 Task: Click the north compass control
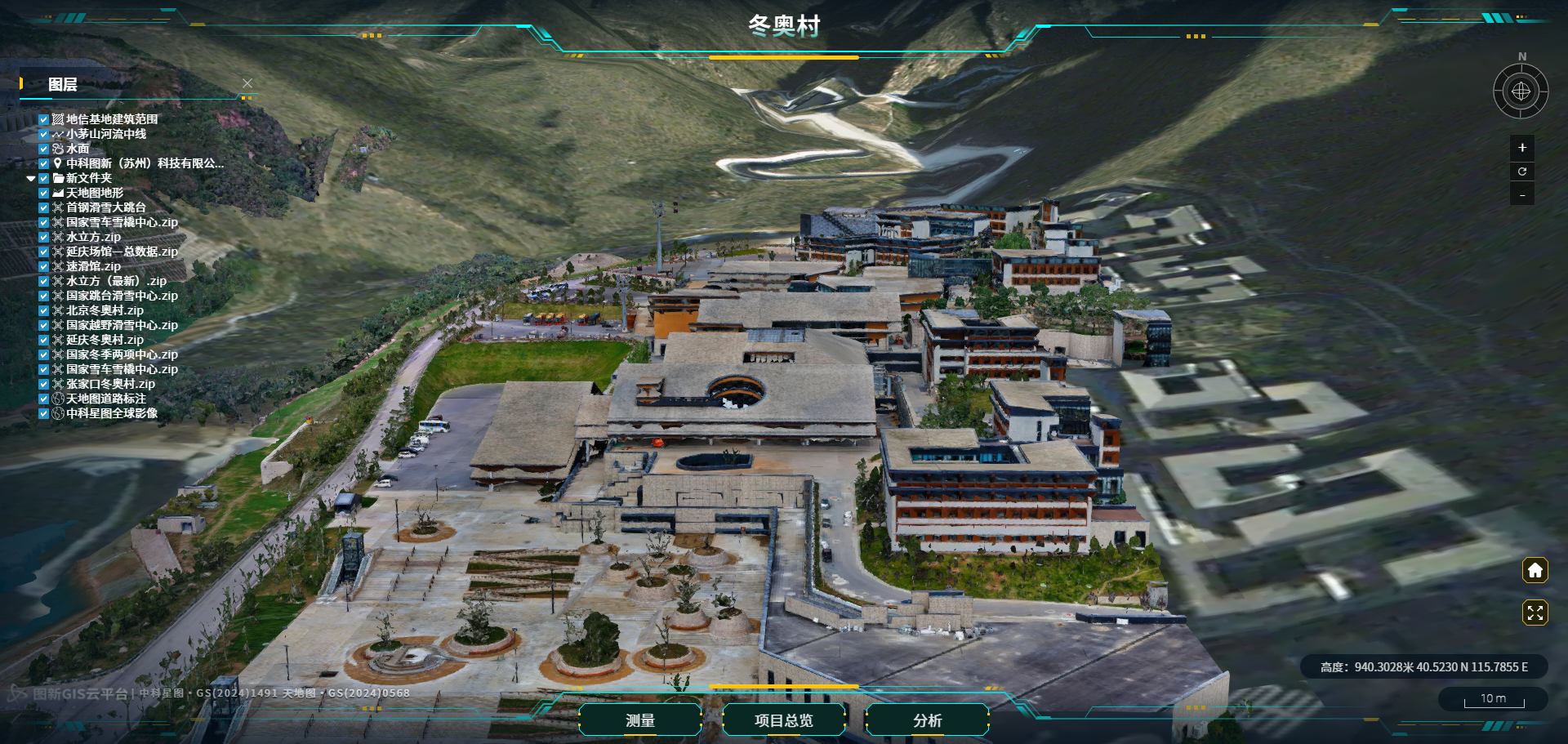[1521, 91]
